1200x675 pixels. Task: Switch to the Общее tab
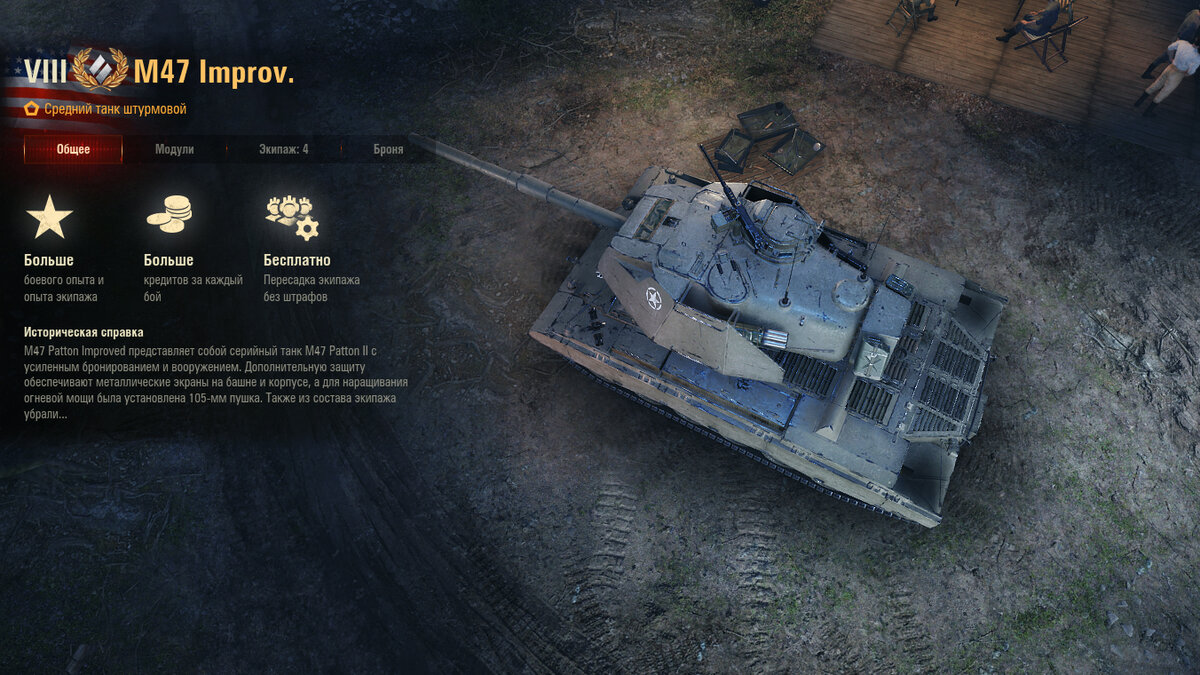point(73,150)
